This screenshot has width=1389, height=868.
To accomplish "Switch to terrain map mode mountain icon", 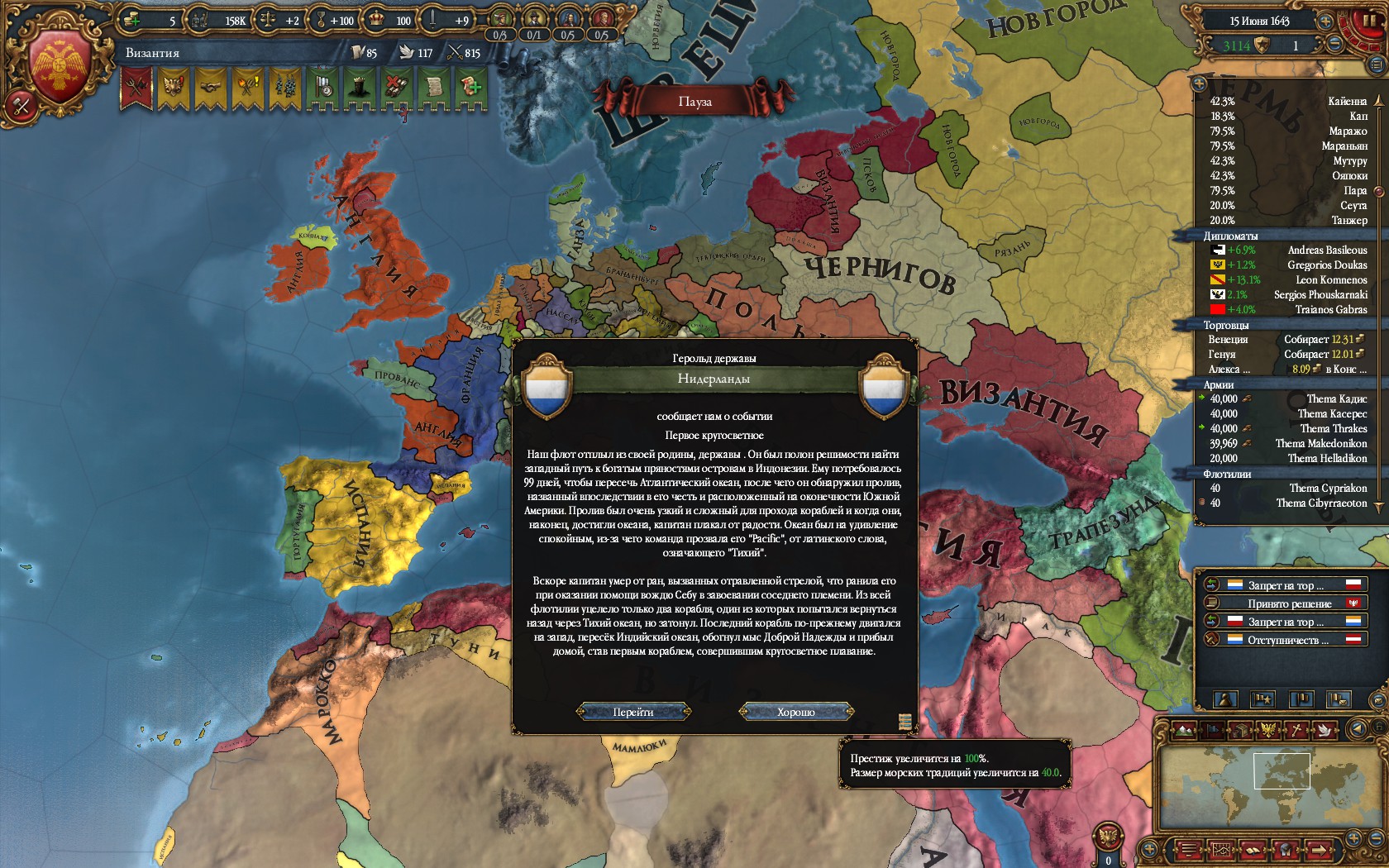I will click(x=1184, y=730).
